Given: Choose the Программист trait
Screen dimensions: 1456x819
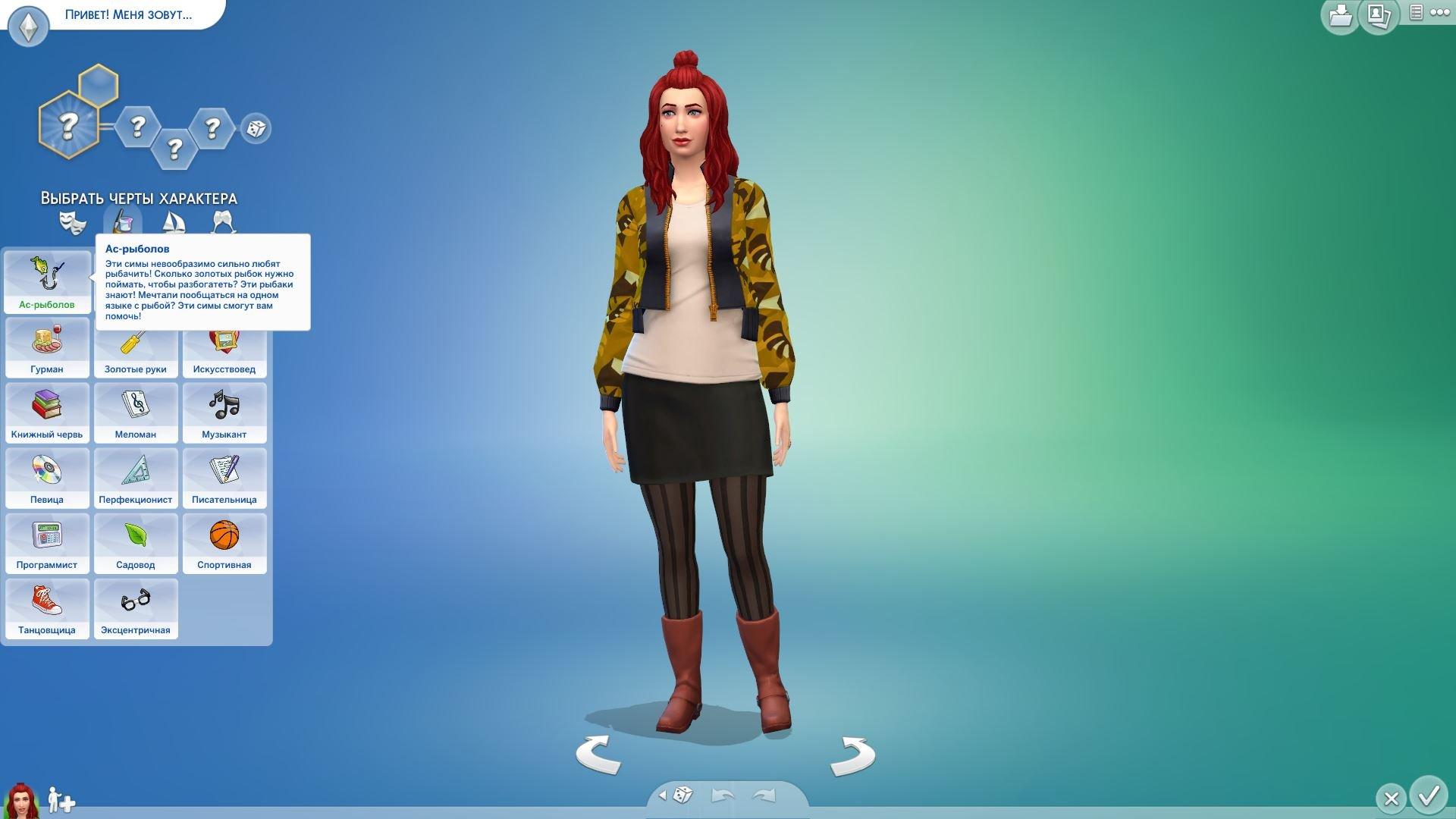Looking at the screenshot, I should pyautogui.click(x=47, y=543).
